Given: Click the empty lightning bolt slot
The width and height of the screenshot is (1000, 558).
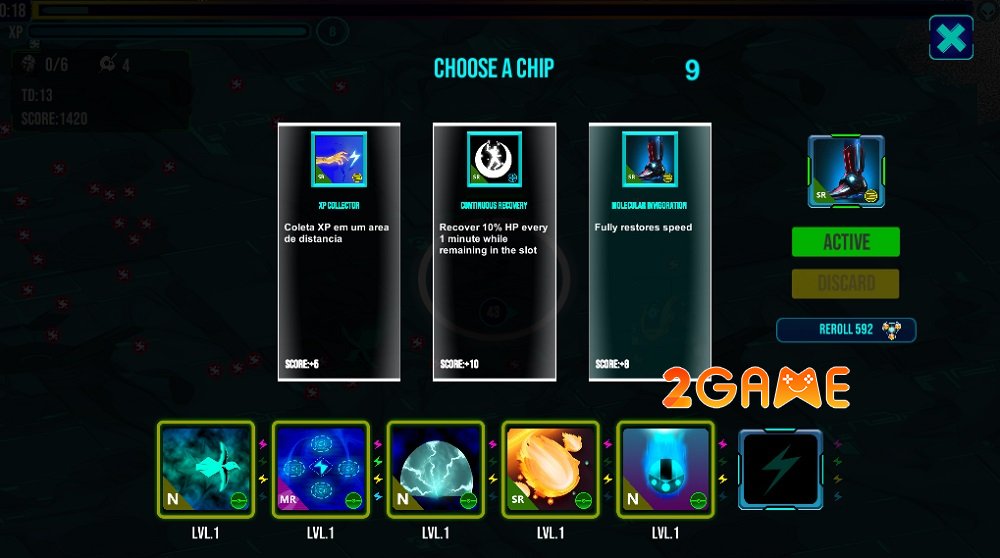Looking at the screenshot, I should [780, 468].
